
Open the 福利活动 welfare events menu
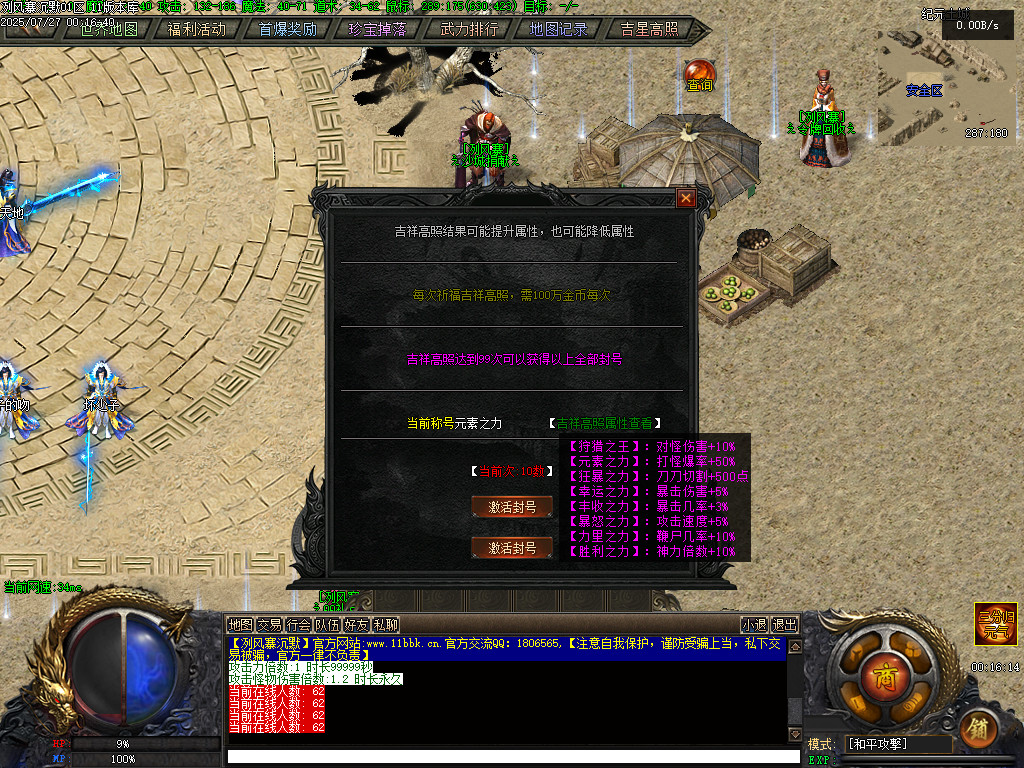(x=197, y=29)
